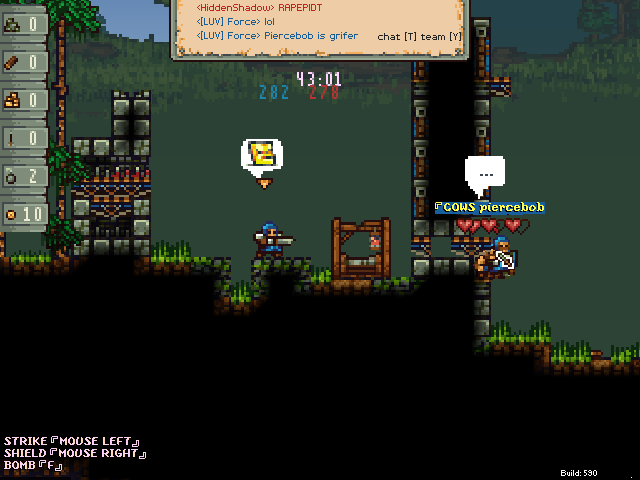Select the arrow ammo slot
This screenshot has height=480, width=640.
coord(23,138)
